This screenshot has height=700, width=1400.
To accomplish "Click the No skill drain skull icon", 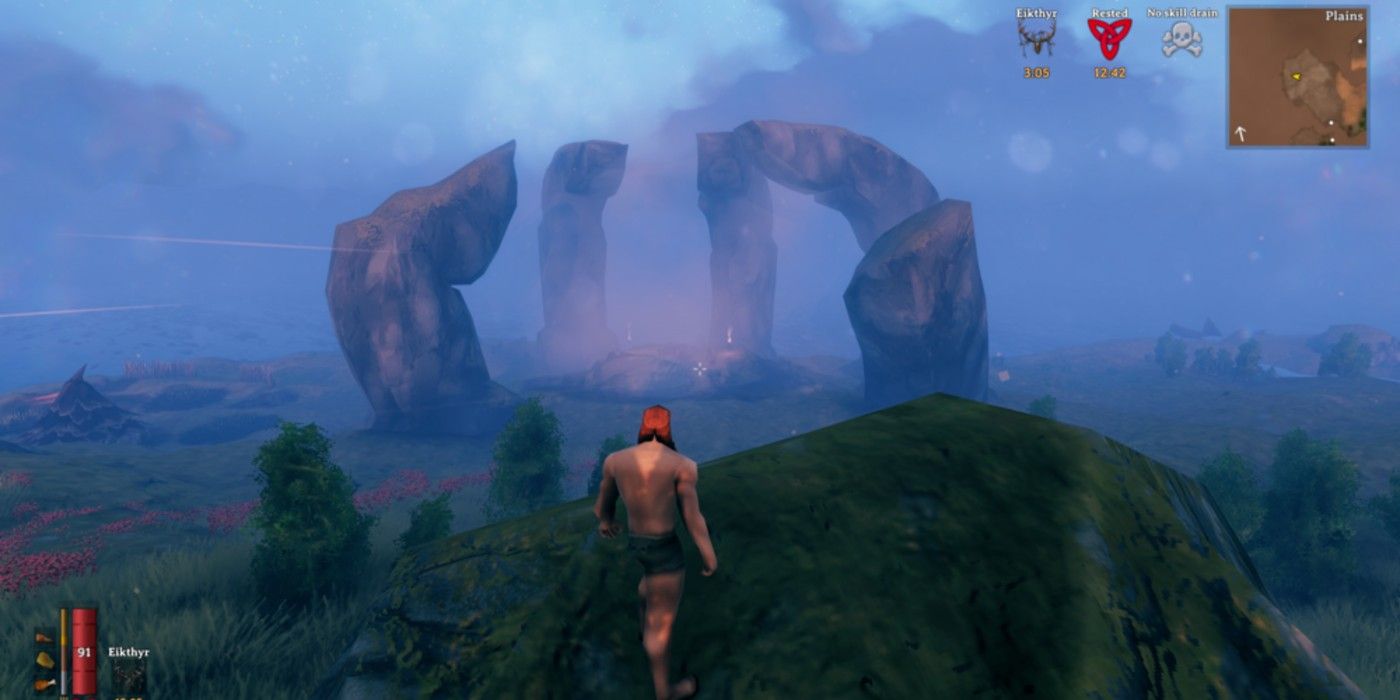I will pos(1181,40).
